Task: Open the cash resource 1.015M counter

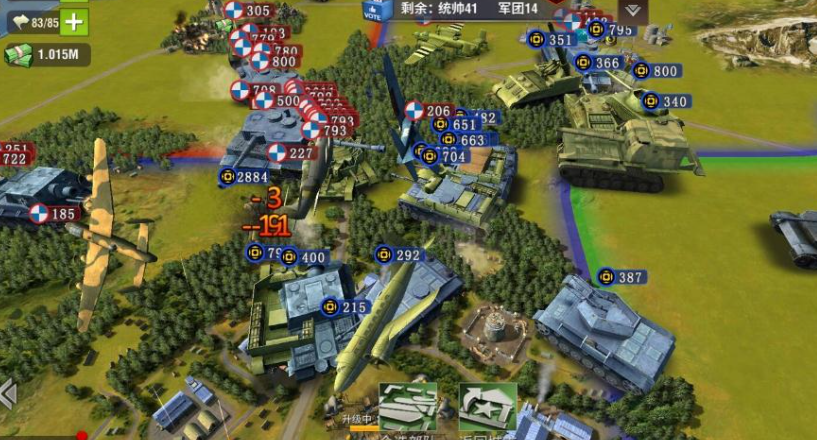Action: 47,55
